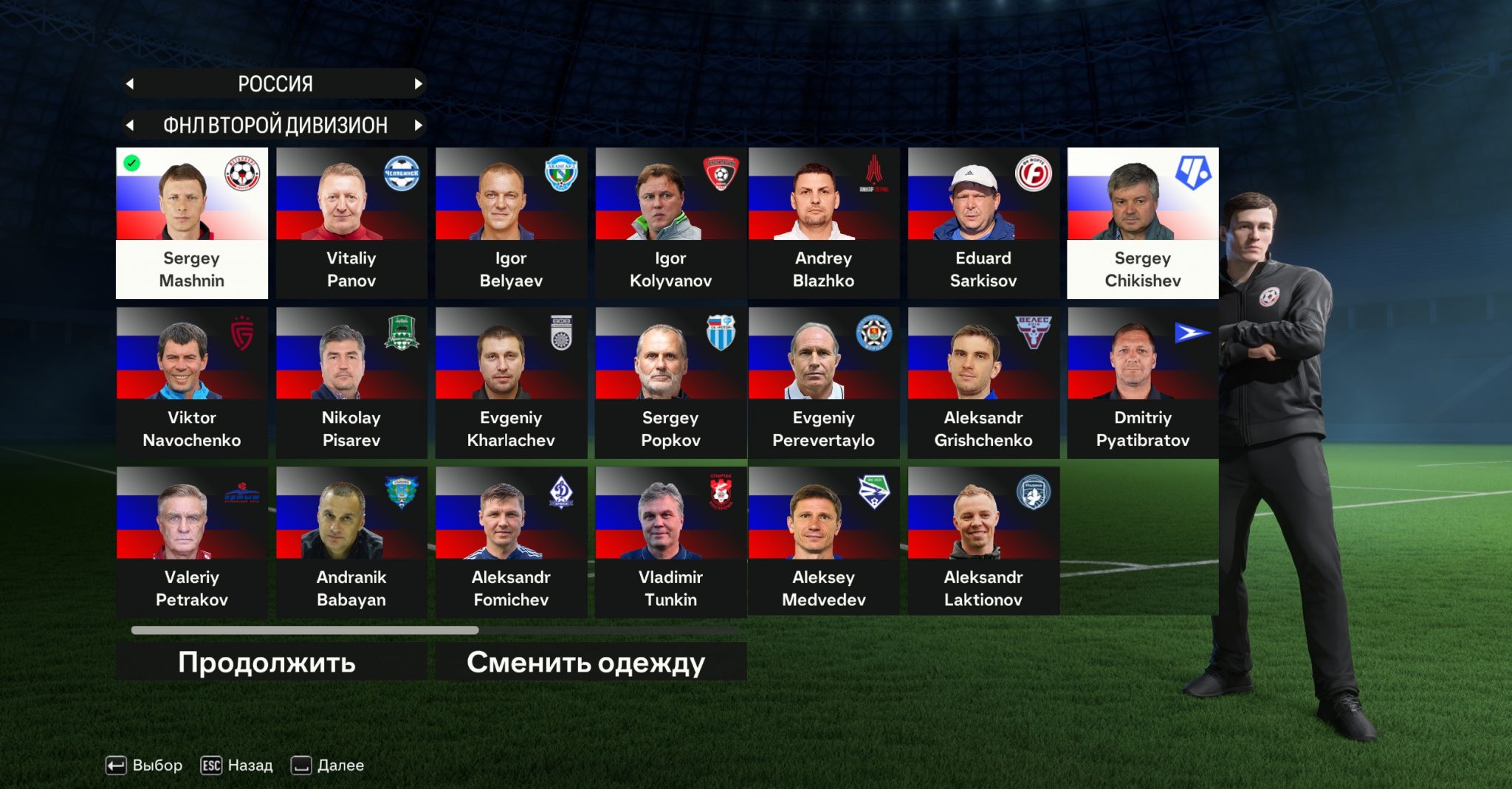Click the right arrow on the РОССИЯ selector

[x=419, y=83]
